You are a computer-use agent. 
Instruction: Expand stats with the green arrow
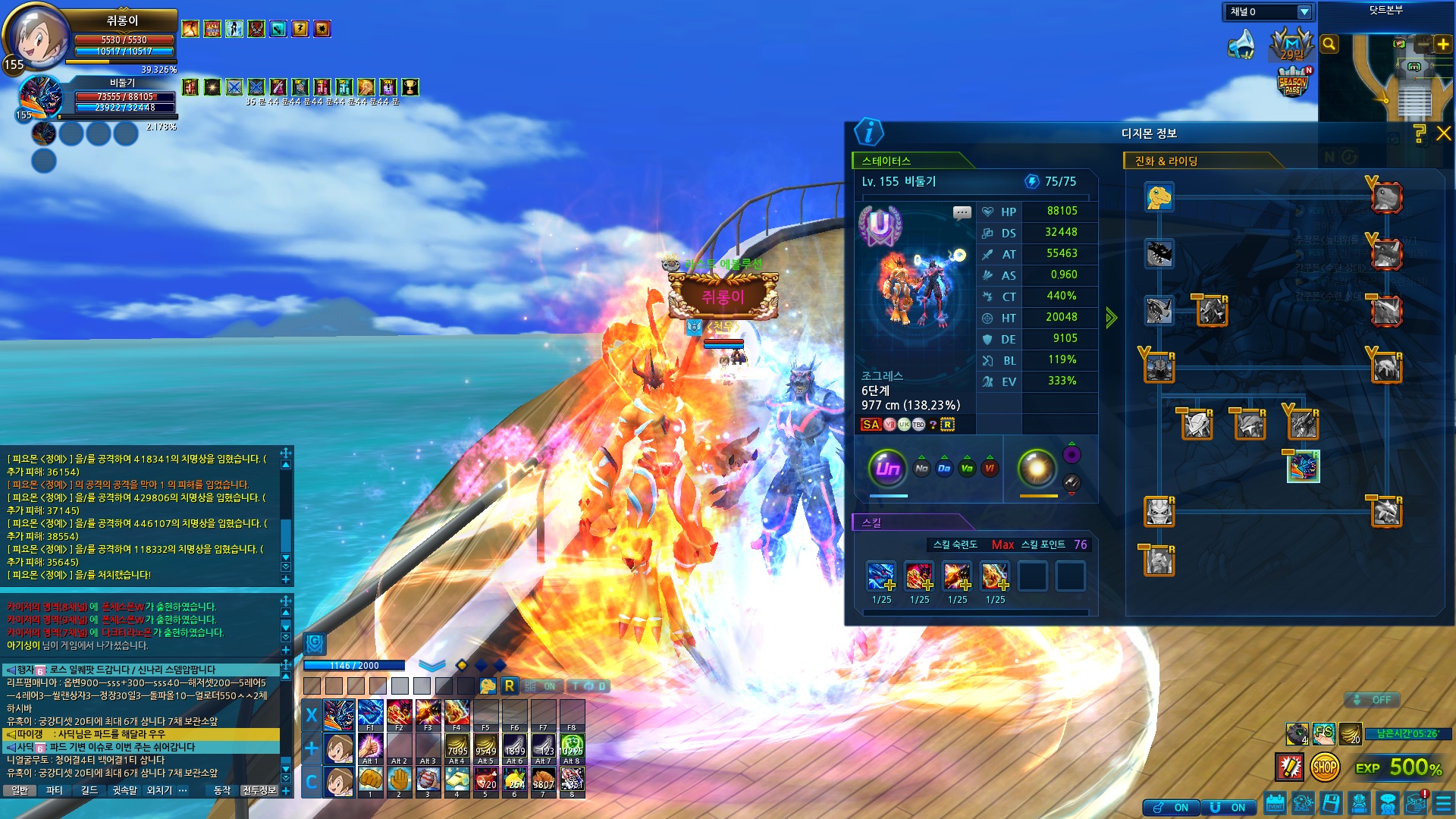click(x=1111, y=318)
